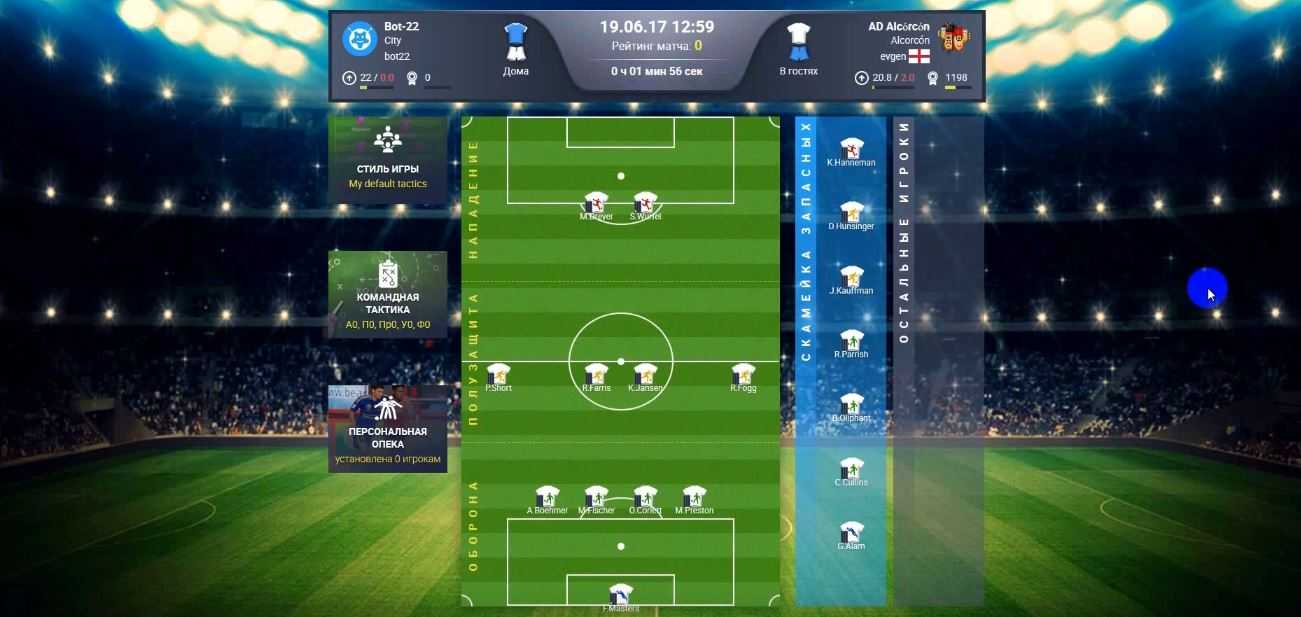Select midfielder P.Short on the pitch
The width and height of the screenshot is (1301, 617).
tap(498, 375)
